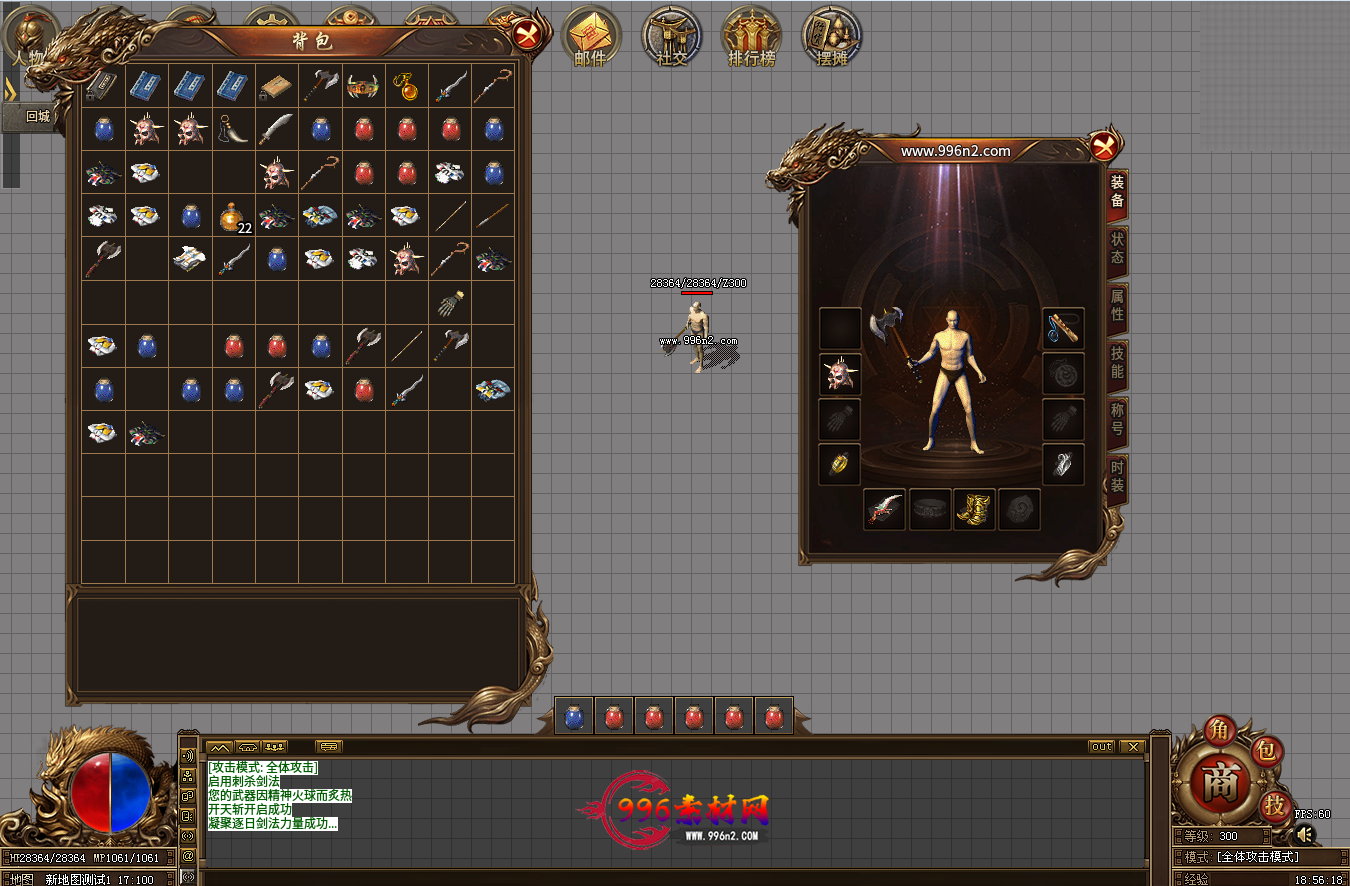Open the 技能 skills tab

pyautogui.click(x=1117, y=363)
